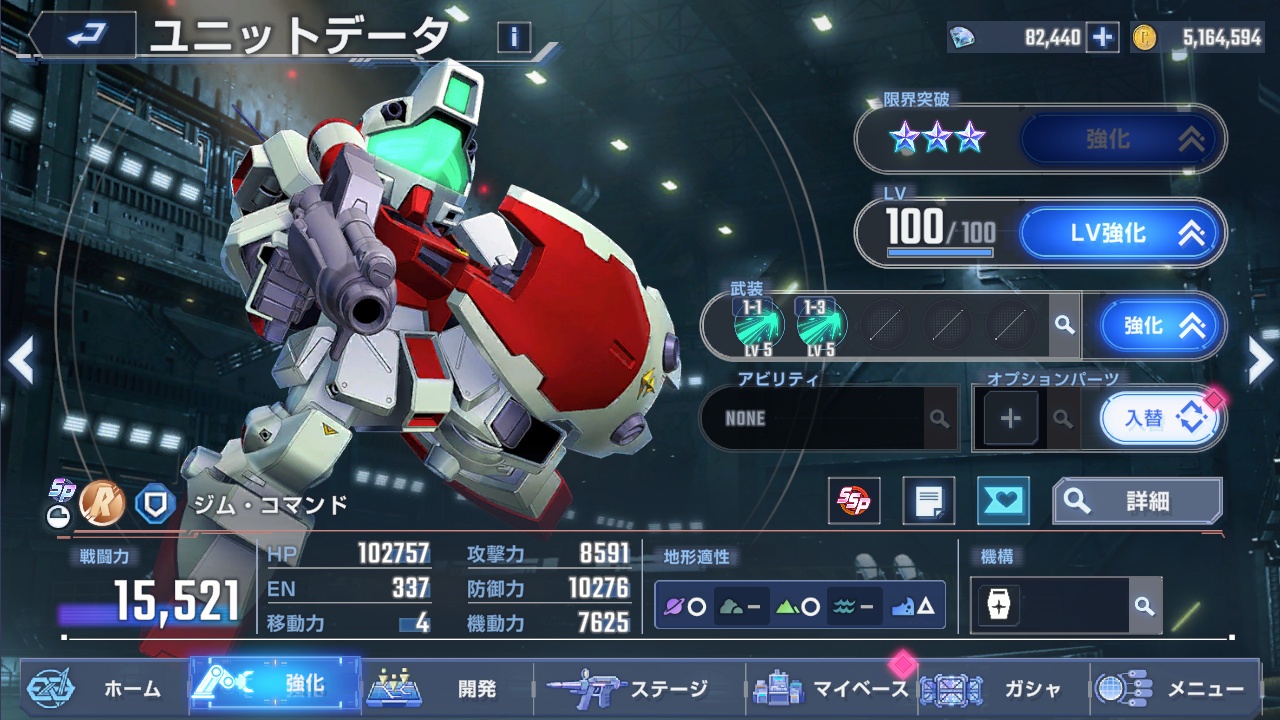Screen dimensions: 1280x720
Task: Add diamonds with the plus button
Action: pyautogui.click(x=1102, y=38)
